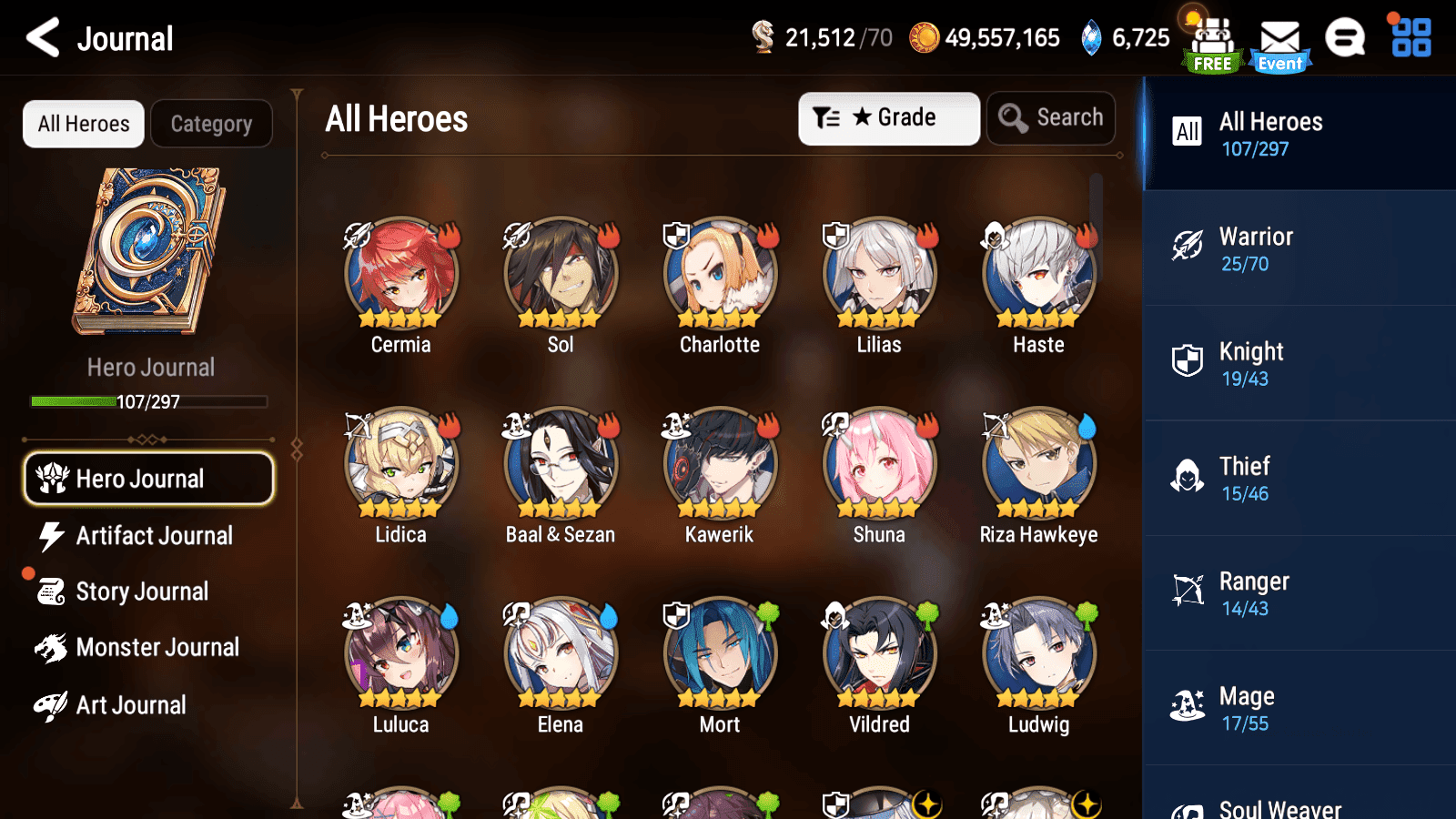The width and height of the screenshot is (1456, 819).
Task: Open the in-game chat panel
Action: pos(1345,38)
